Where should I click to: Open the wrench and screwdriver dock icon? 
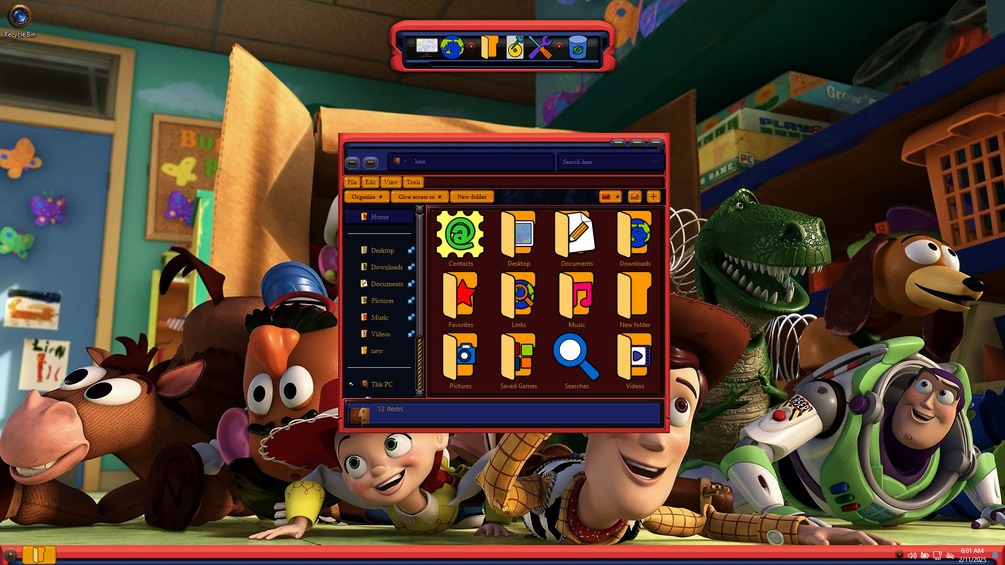(541, 47)
